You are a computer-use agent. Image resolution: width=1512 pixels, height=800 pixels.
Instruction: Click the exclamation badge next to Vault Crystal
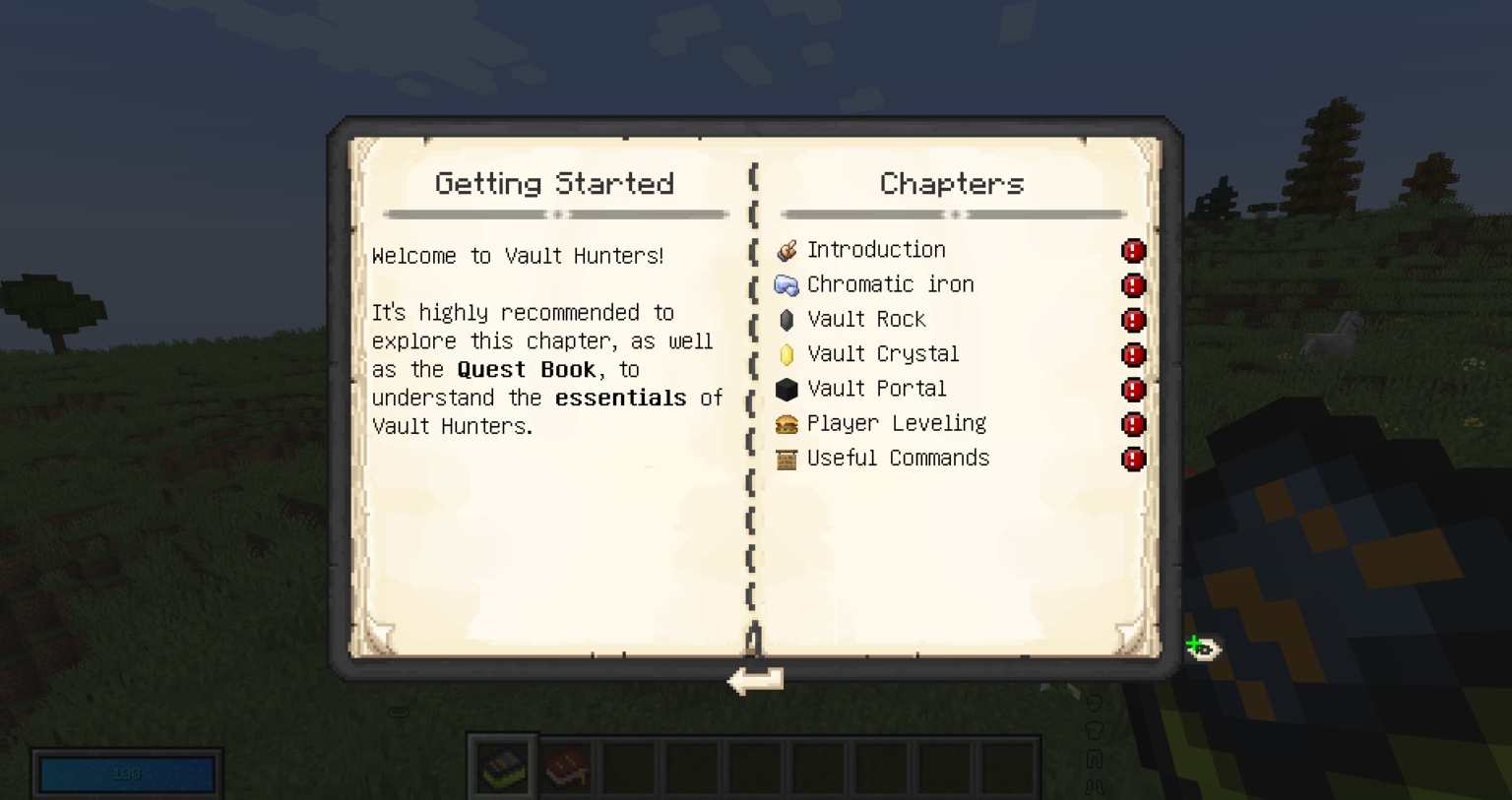coord(1133,355)
